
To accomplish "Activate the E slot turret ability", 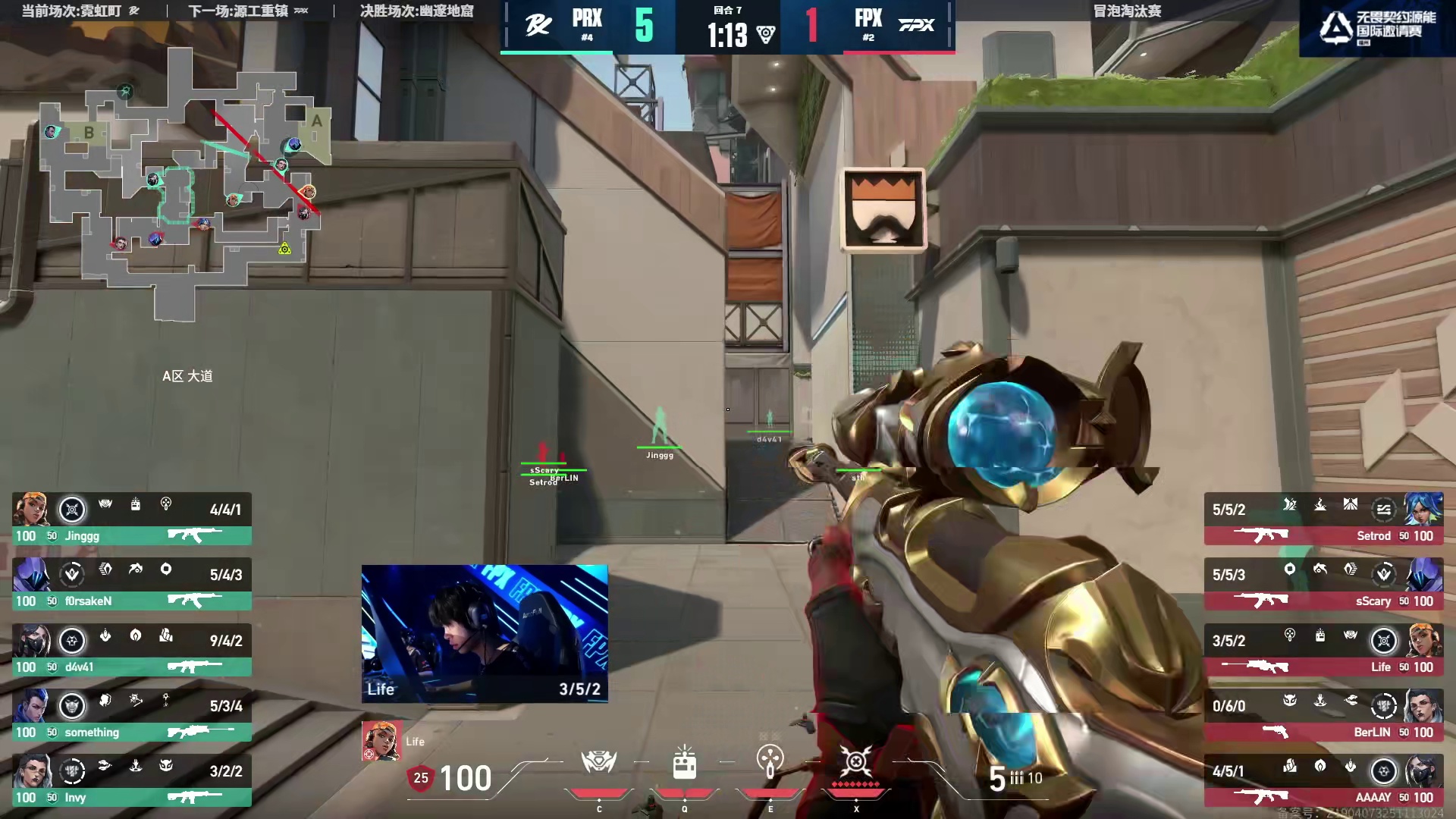I will click(770, 762).
